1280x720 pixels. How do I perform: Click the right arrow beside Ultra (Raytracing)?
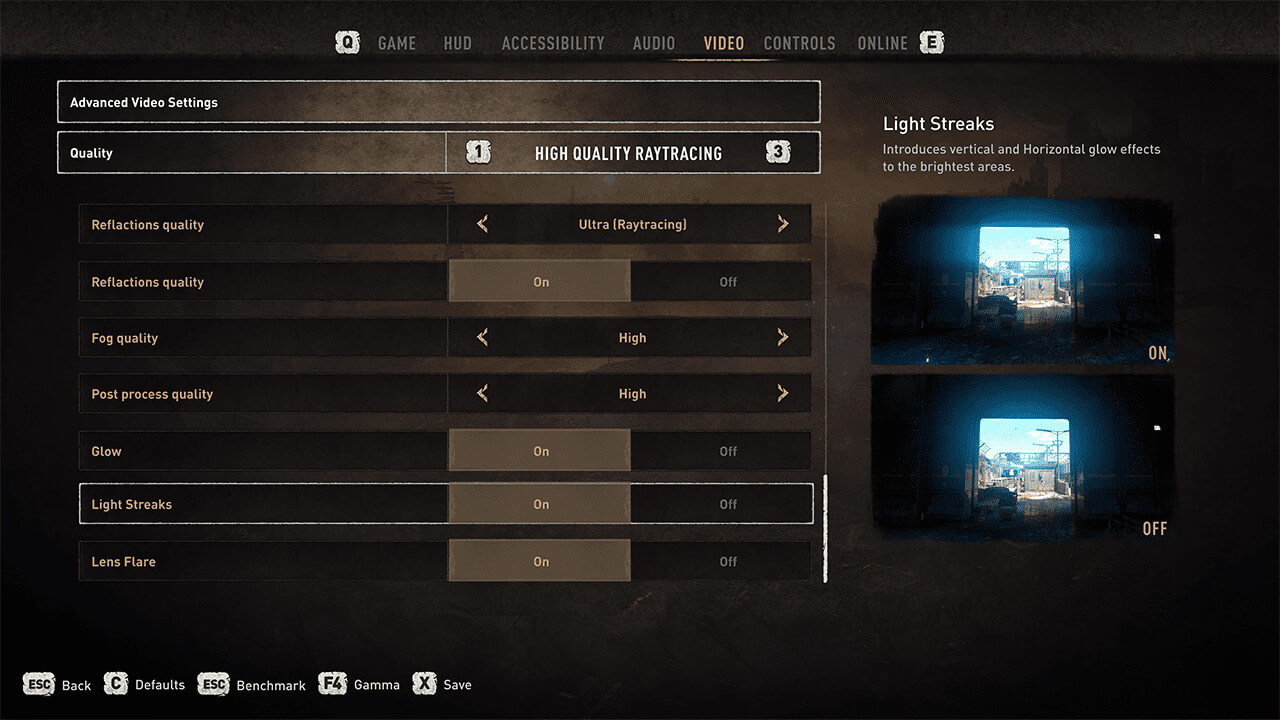[x=783, y=225]
